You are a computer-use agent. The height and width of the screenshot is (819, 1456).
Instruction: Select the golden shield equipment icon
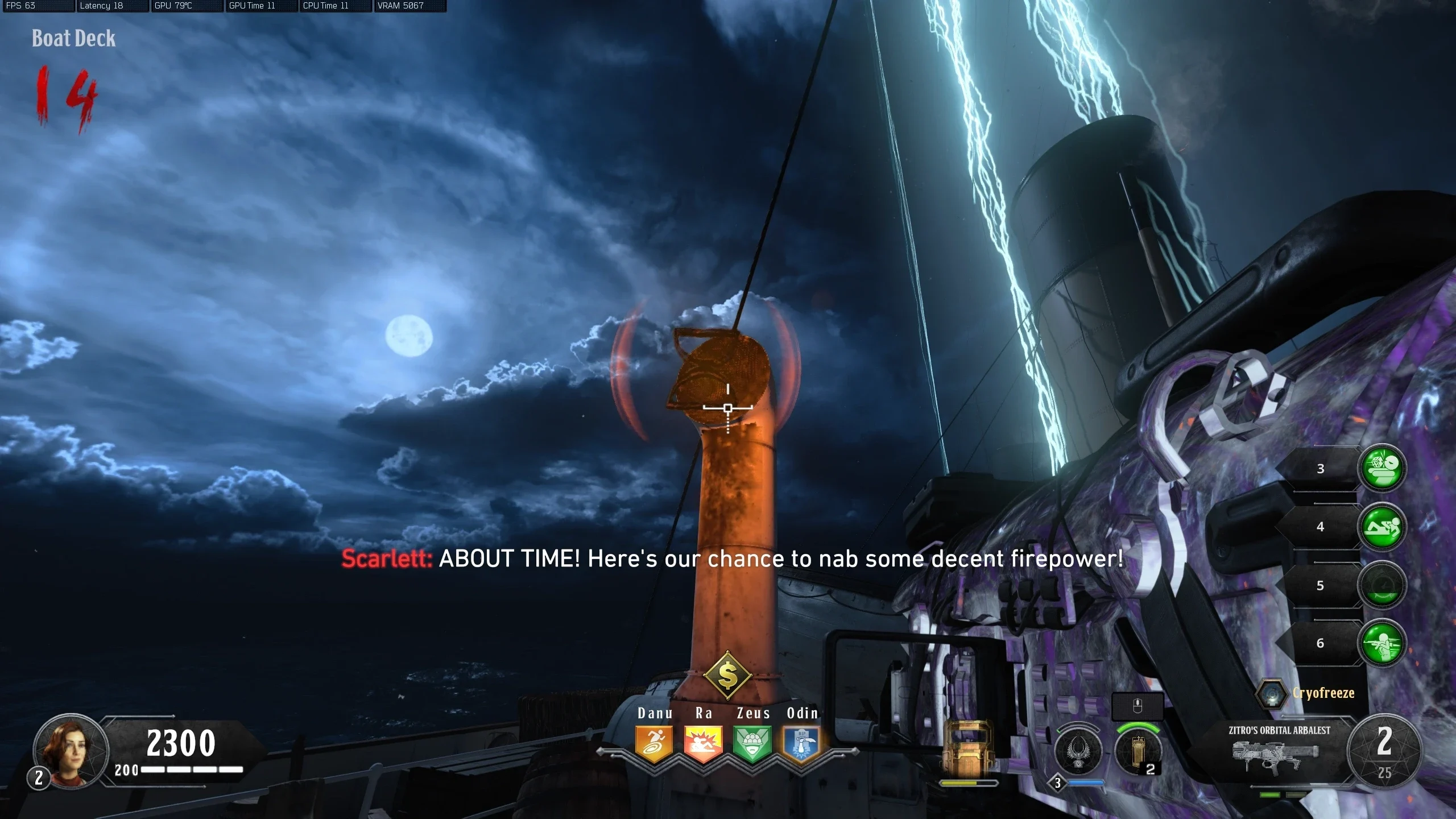click(968, 748)
